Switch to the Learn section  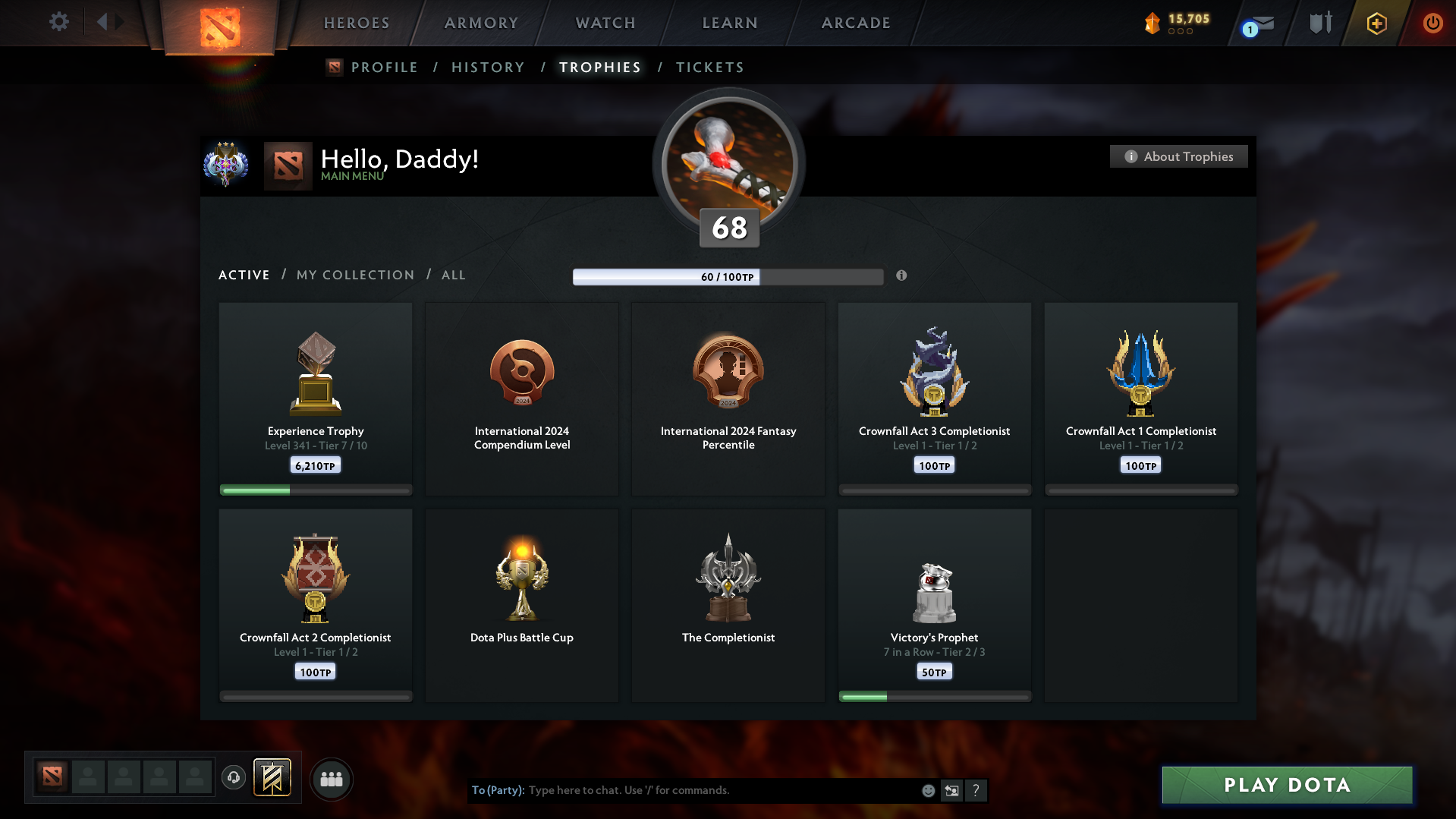(730, 23)
